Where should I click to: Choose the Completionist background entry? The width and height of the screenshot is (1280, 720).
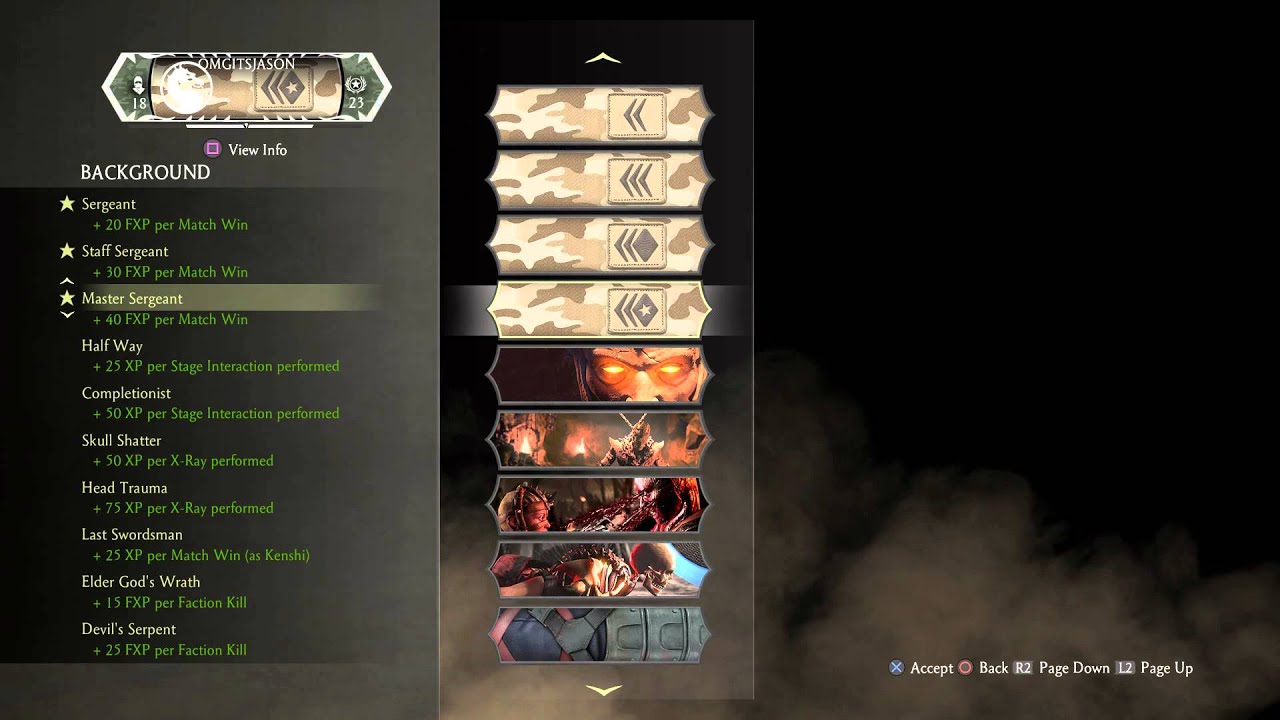(x=126, y=393)
